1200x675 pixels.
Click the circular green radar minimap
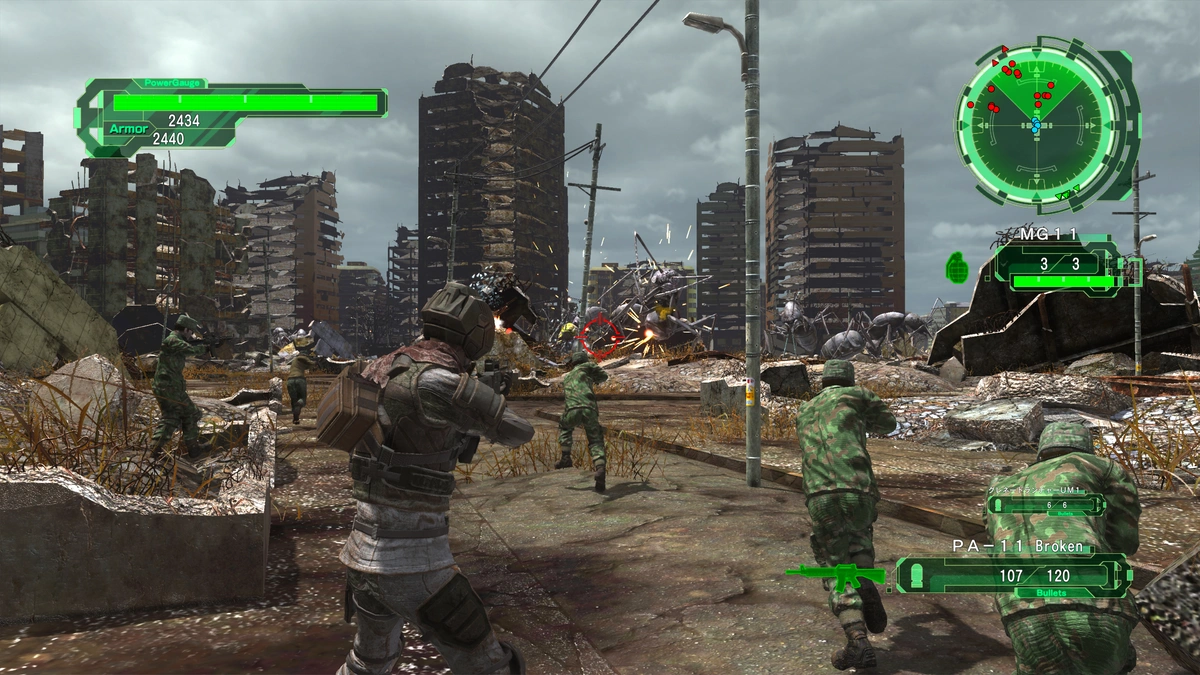click(1035, 123)
